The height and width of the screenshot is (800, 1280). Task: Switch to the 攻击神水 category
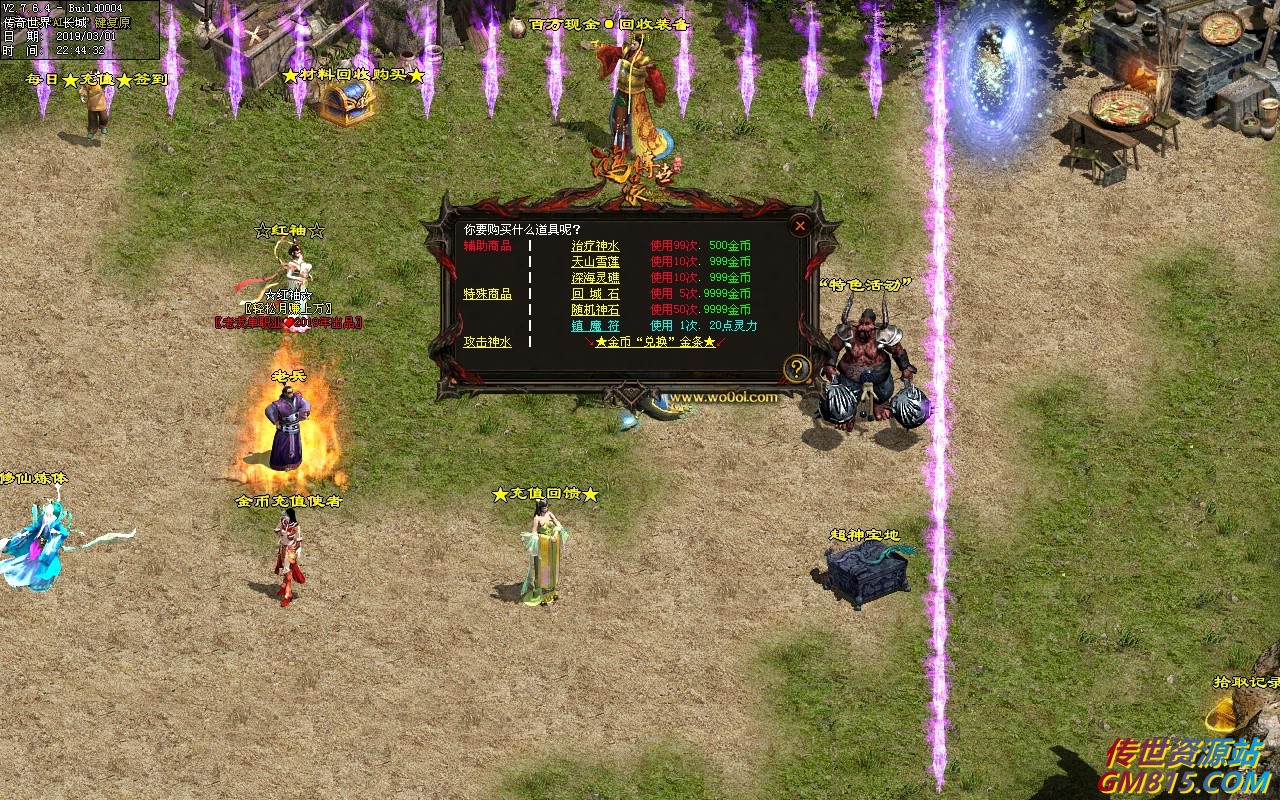pyautogui.click(x=487, y=342)
